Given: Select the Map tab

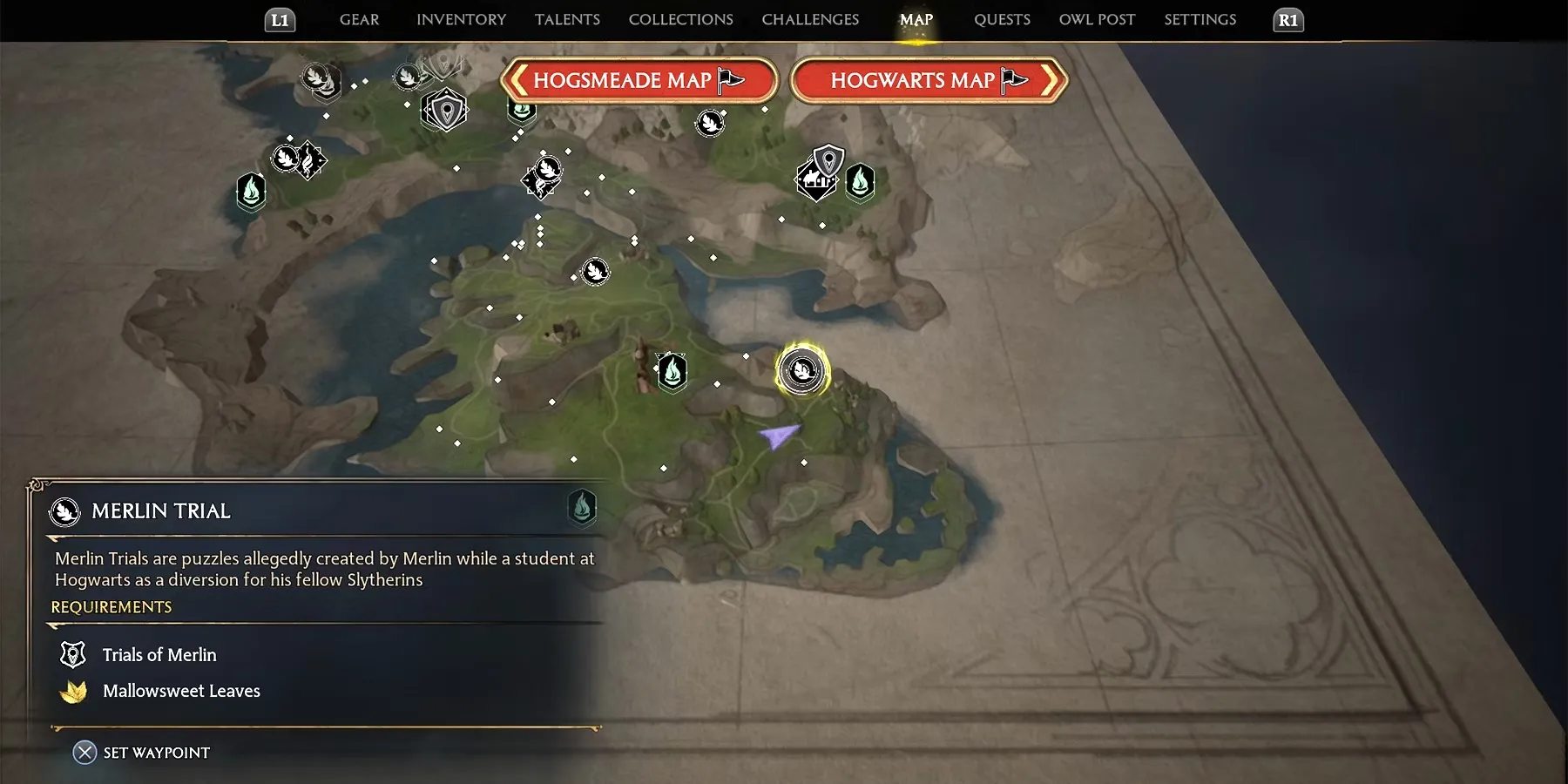Looking at the screenshot, I should [x=916, y=19].
